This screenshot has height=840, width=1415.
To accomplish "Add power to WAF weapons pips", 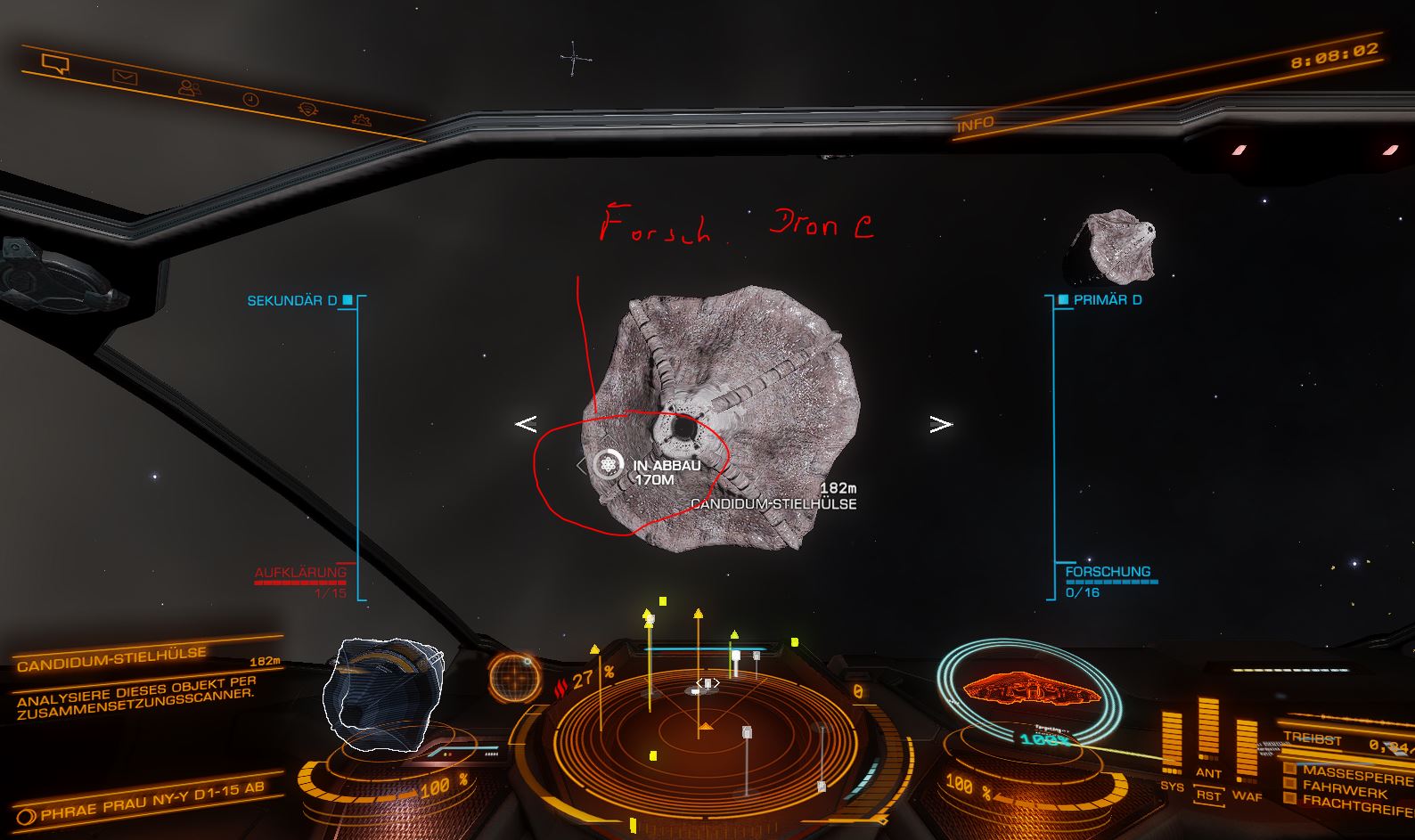I will click(1247, 795).
